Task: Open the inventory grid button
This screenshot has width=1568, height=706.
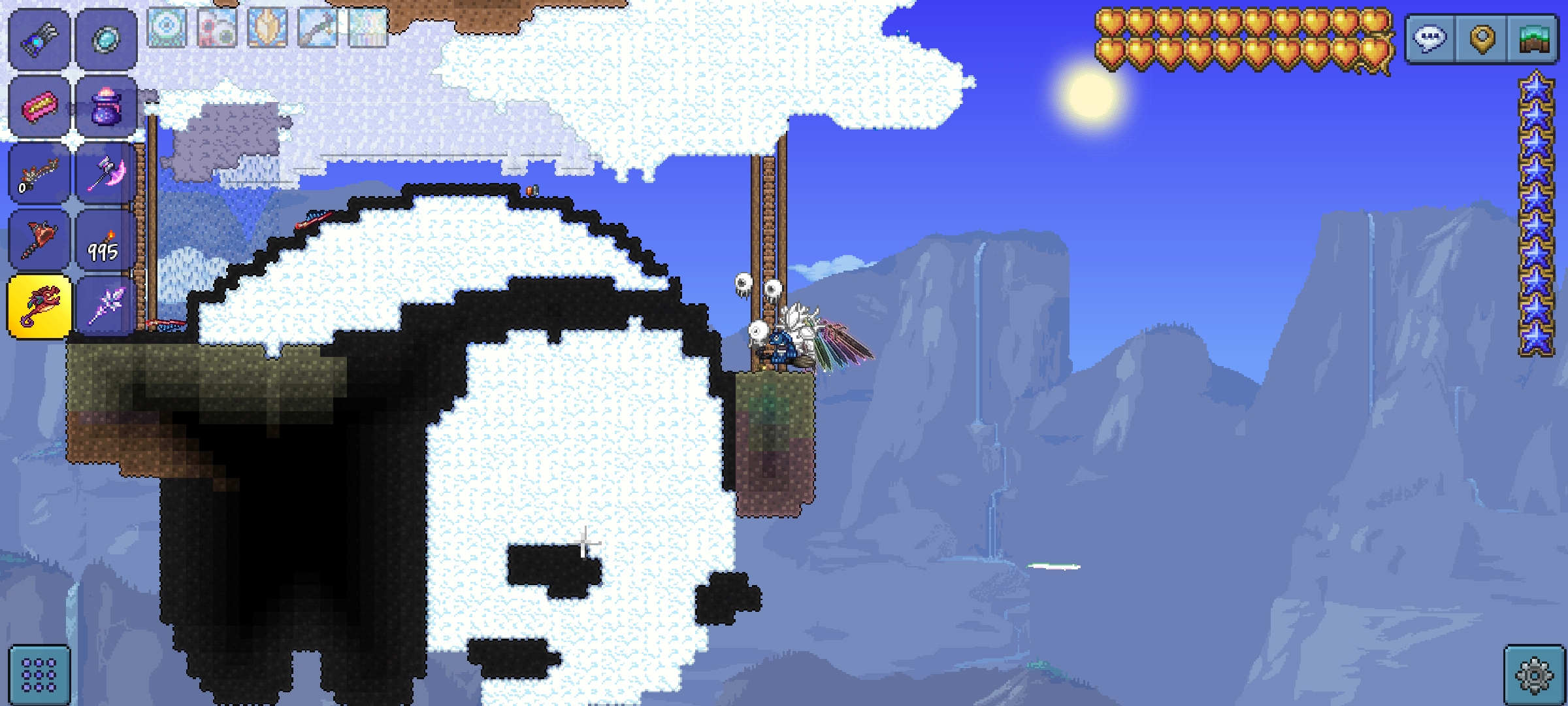Action: coord(39,675)
